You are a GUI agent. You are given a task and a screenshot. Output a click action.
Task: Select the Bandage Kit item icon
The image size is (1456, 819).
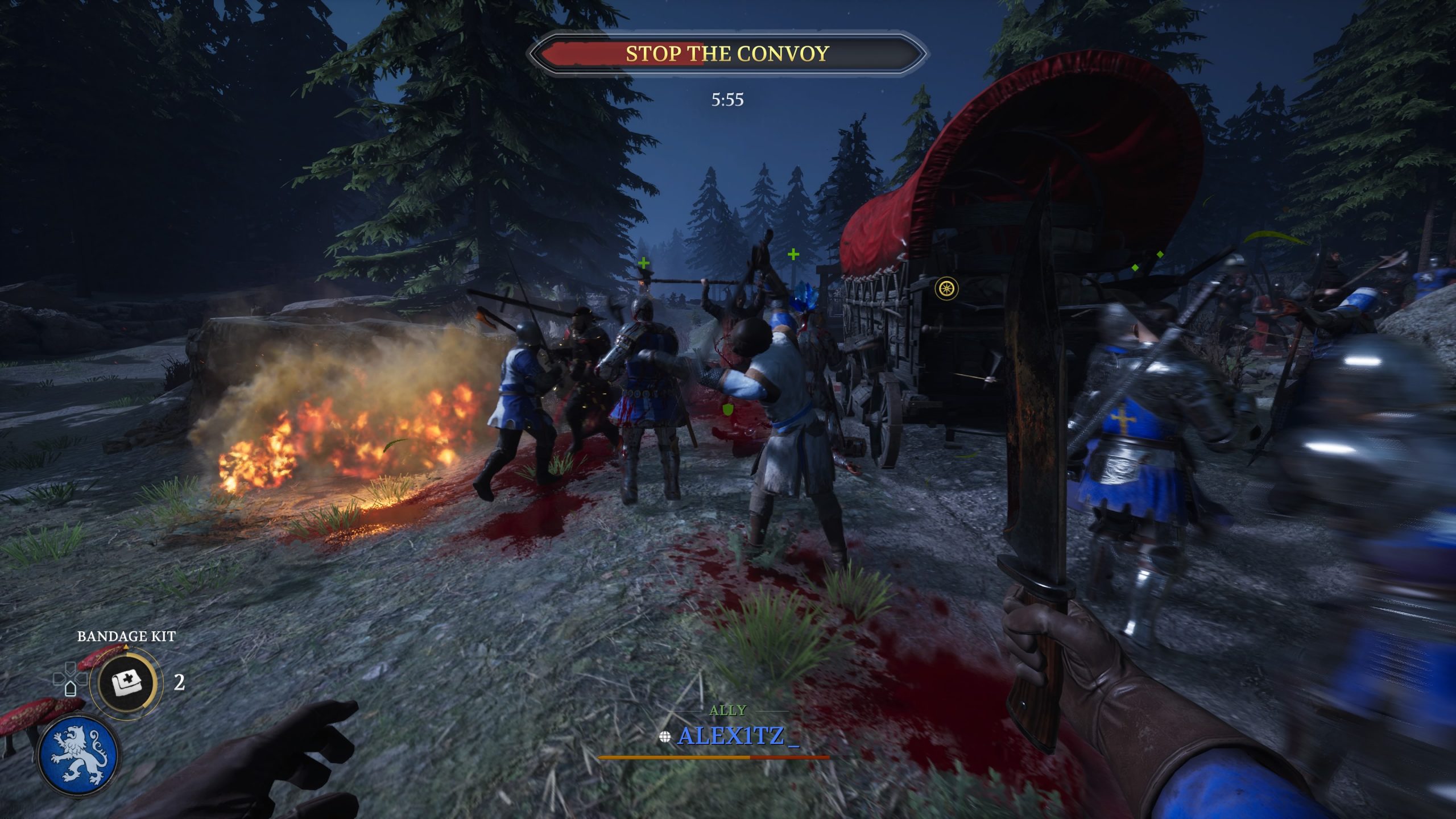[x=126, y=682]
